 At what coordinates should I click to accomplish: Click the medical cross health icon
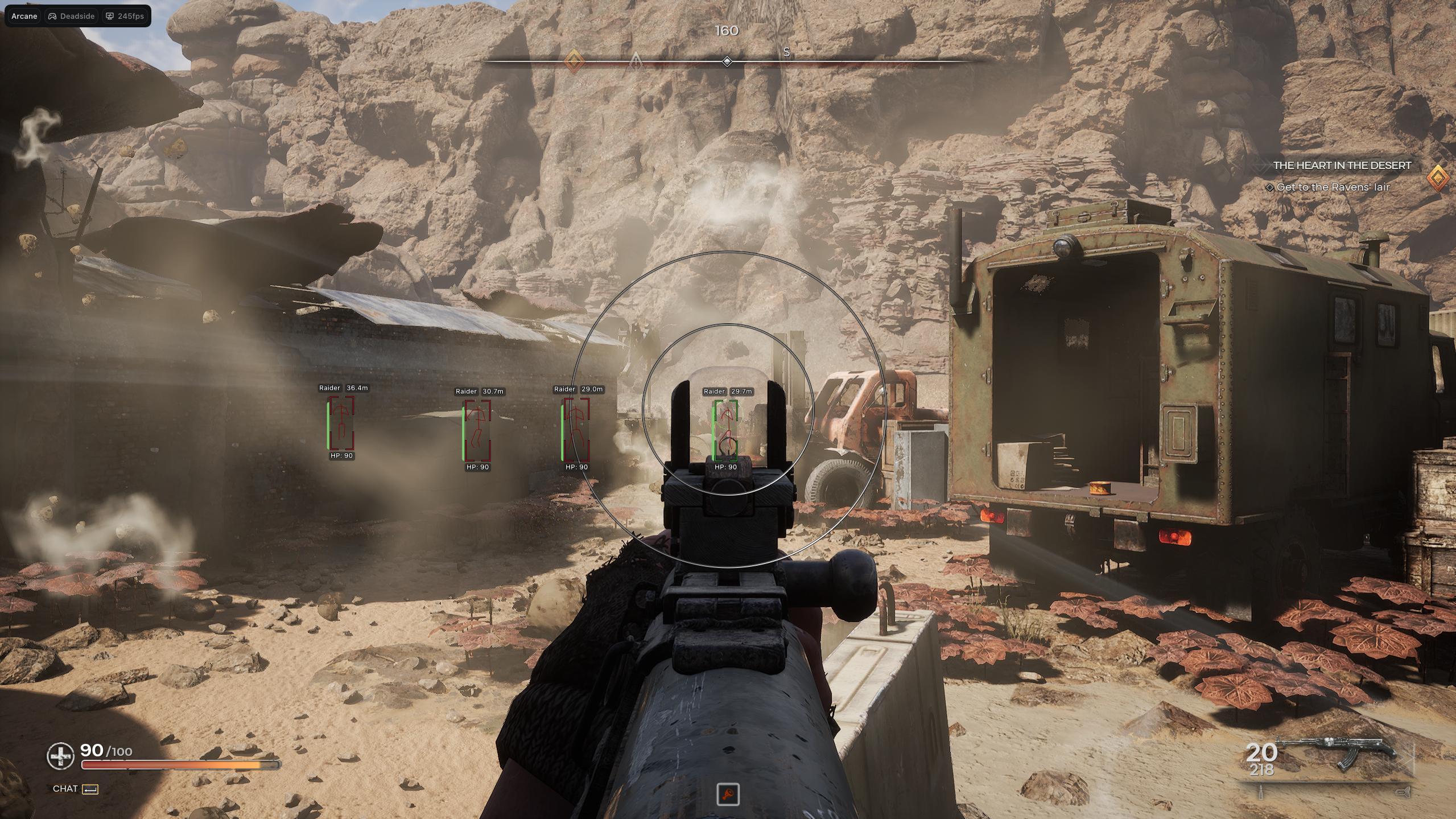click(60, 756)
